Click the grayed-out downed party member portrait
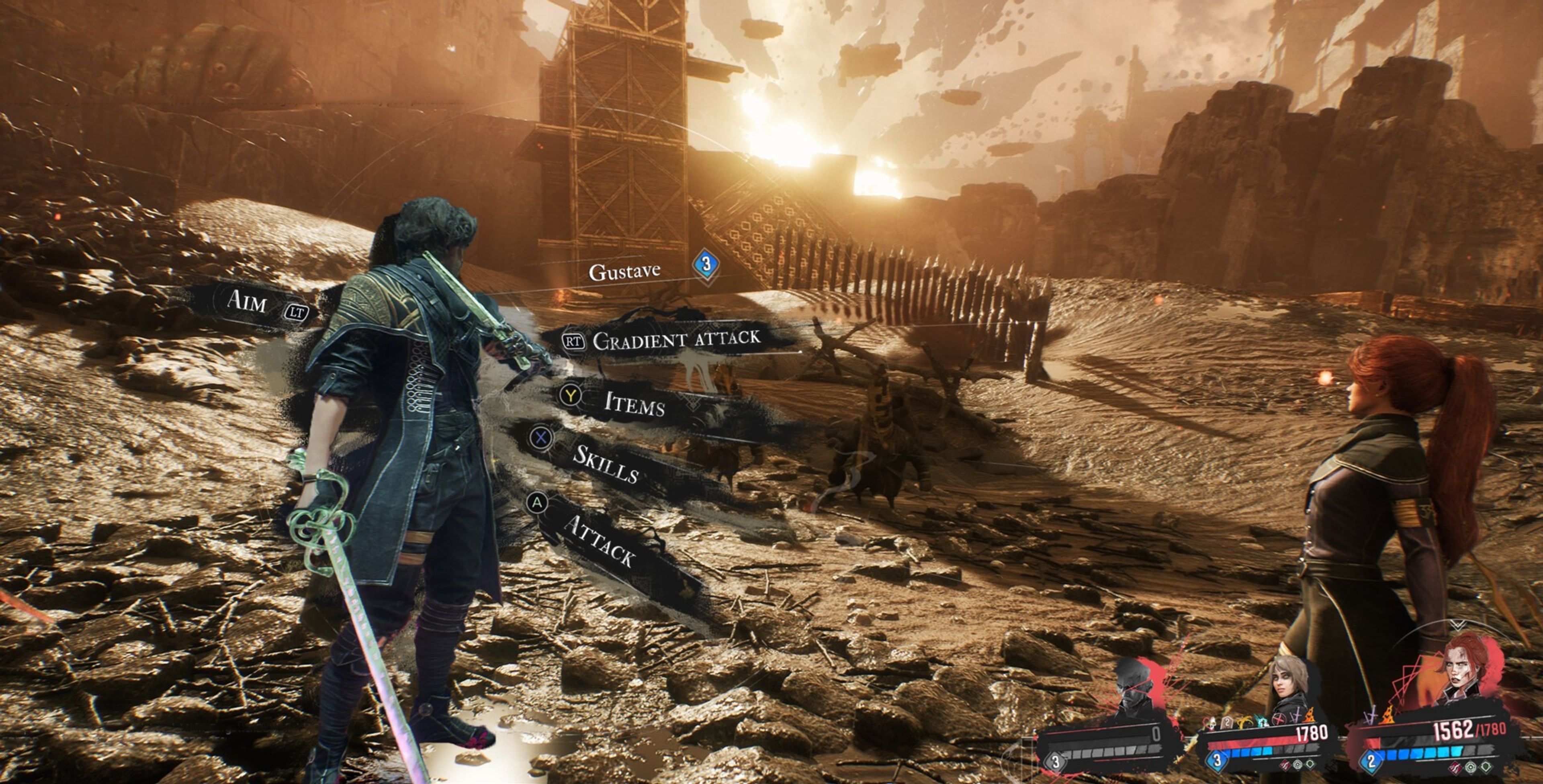The image size is (1543, 784). (1133, 687)
